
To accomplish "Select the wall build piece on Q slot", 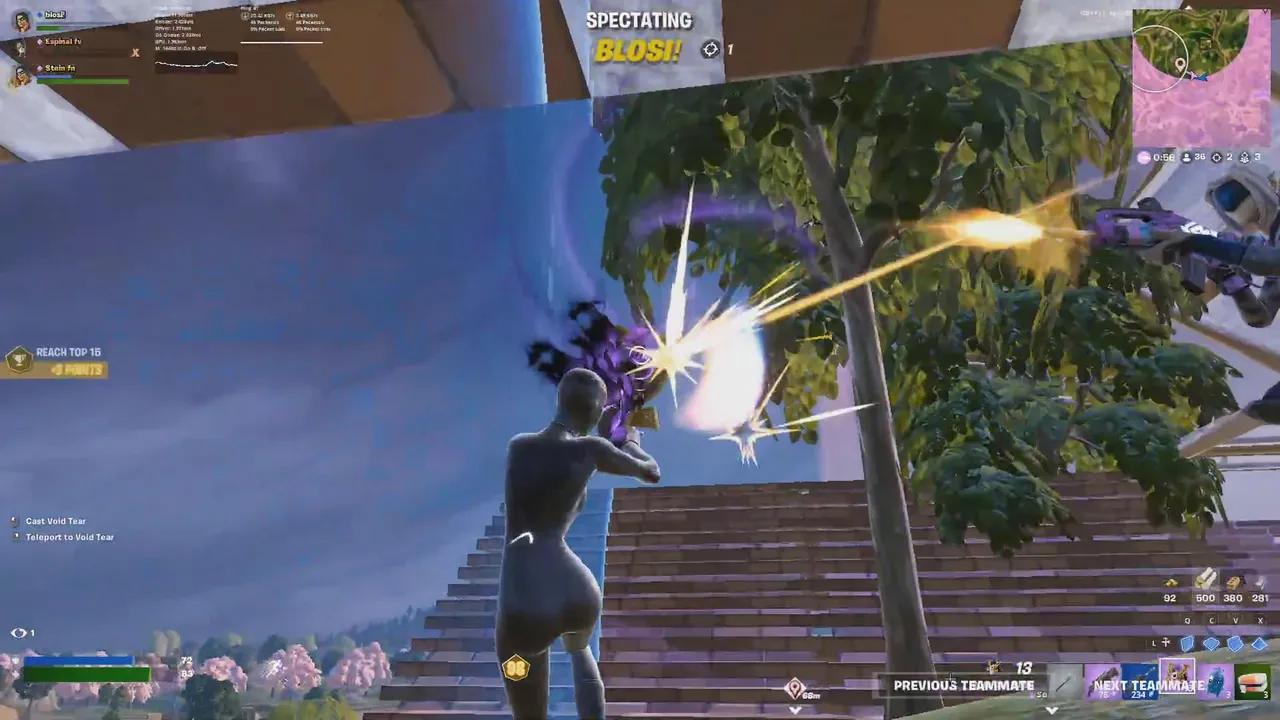I will coord(1189,642).
